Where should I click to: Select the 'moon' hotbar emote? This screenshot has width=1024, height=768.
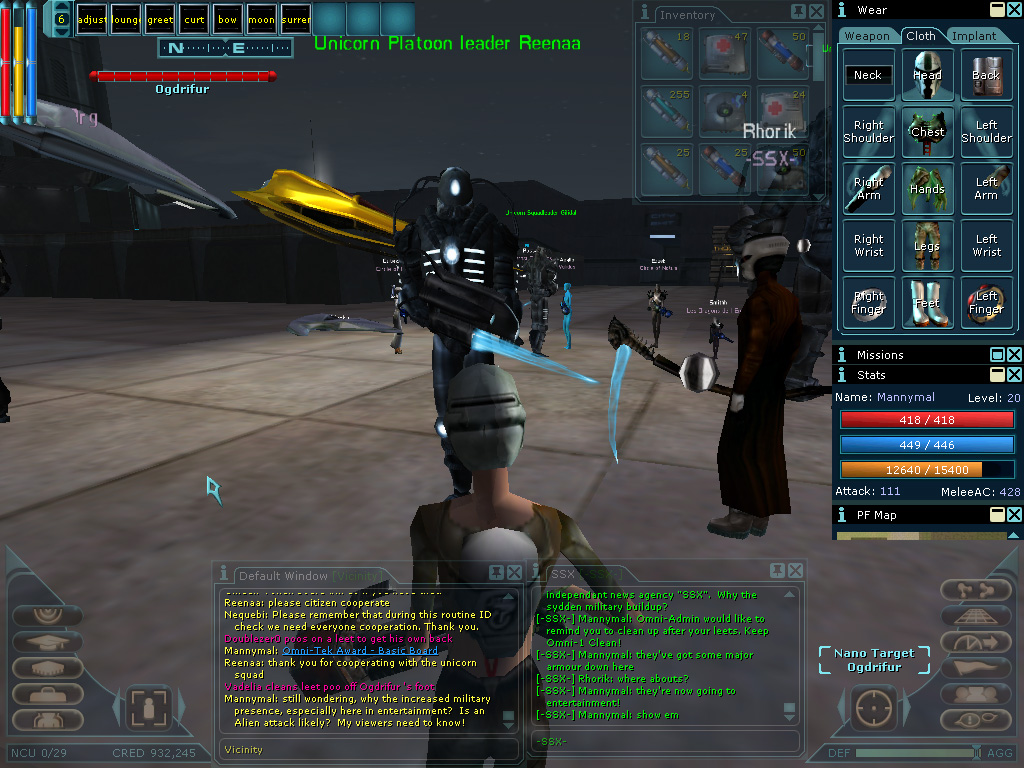[261, 19]
